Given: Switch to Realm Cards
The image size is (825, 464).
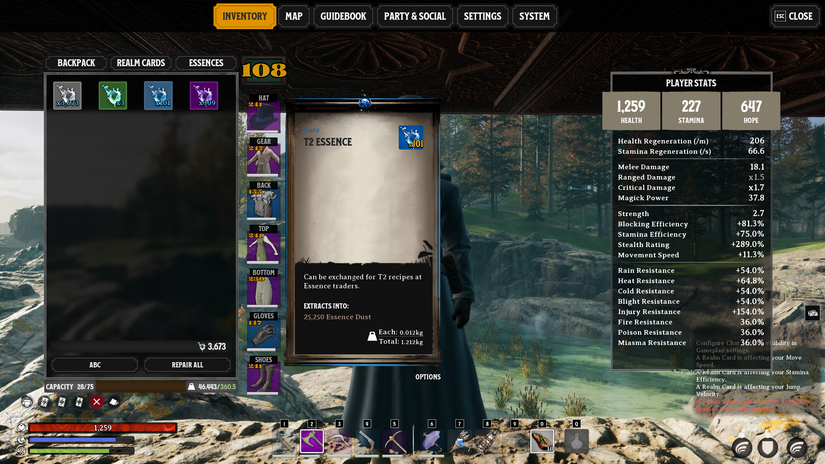Looking at the screenshot, I should [141, 63].
